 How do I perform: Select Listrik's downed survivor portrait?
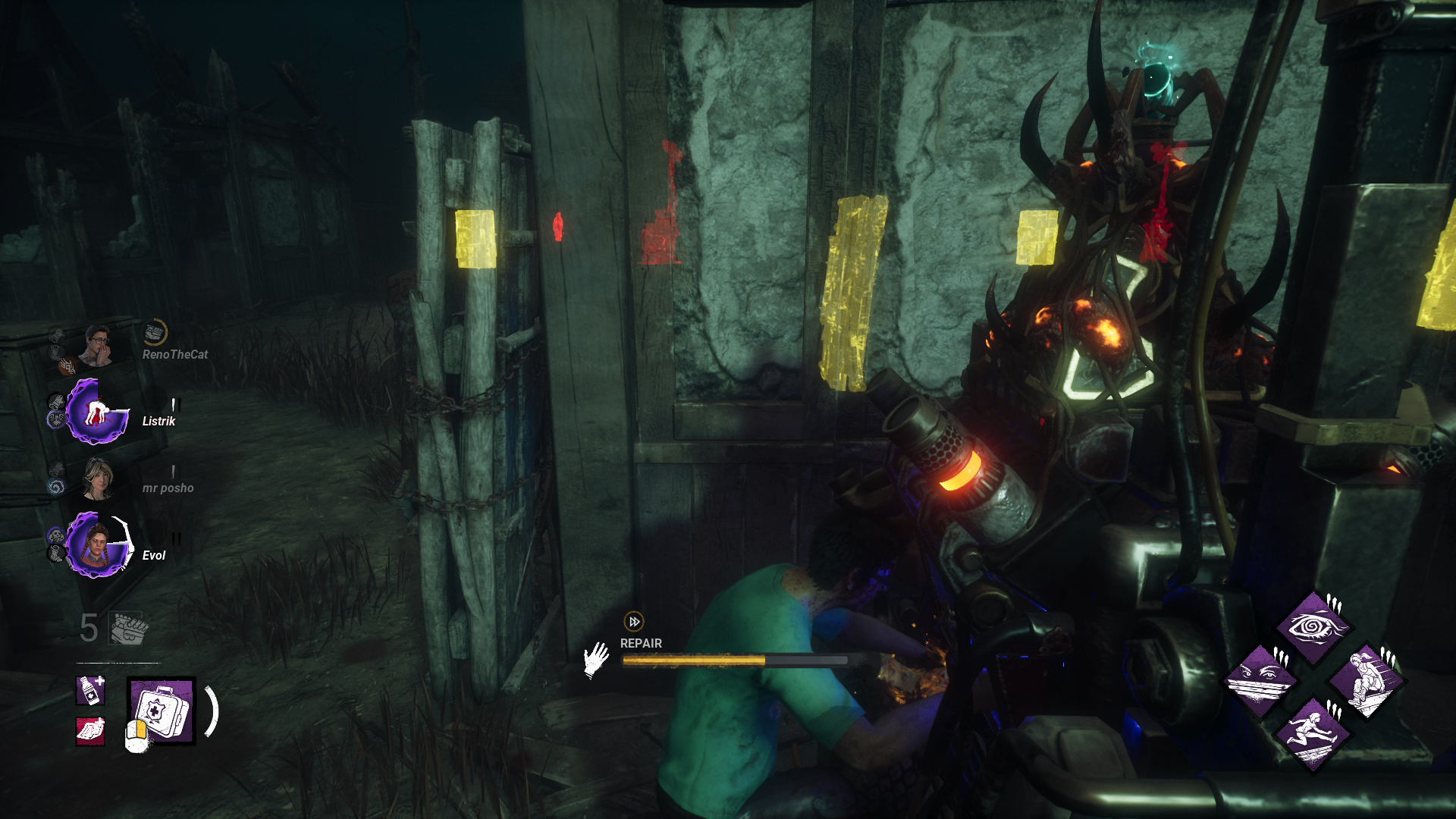click(96, 413)
